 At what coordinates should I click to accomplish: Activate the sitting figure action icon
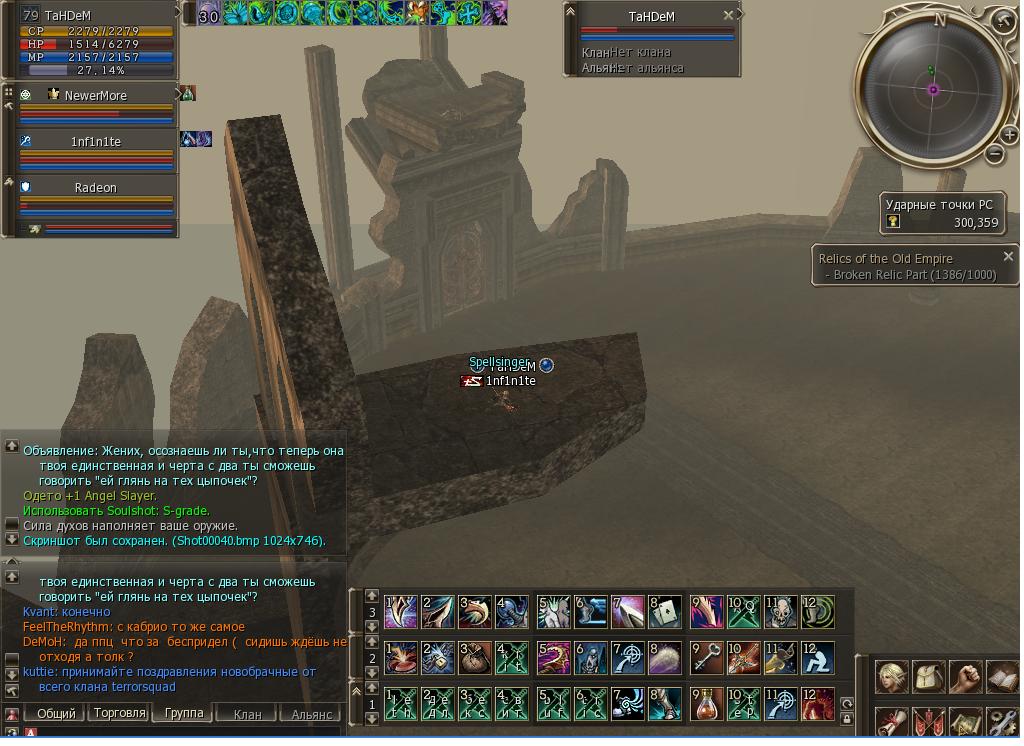click(x=818, y=657)
